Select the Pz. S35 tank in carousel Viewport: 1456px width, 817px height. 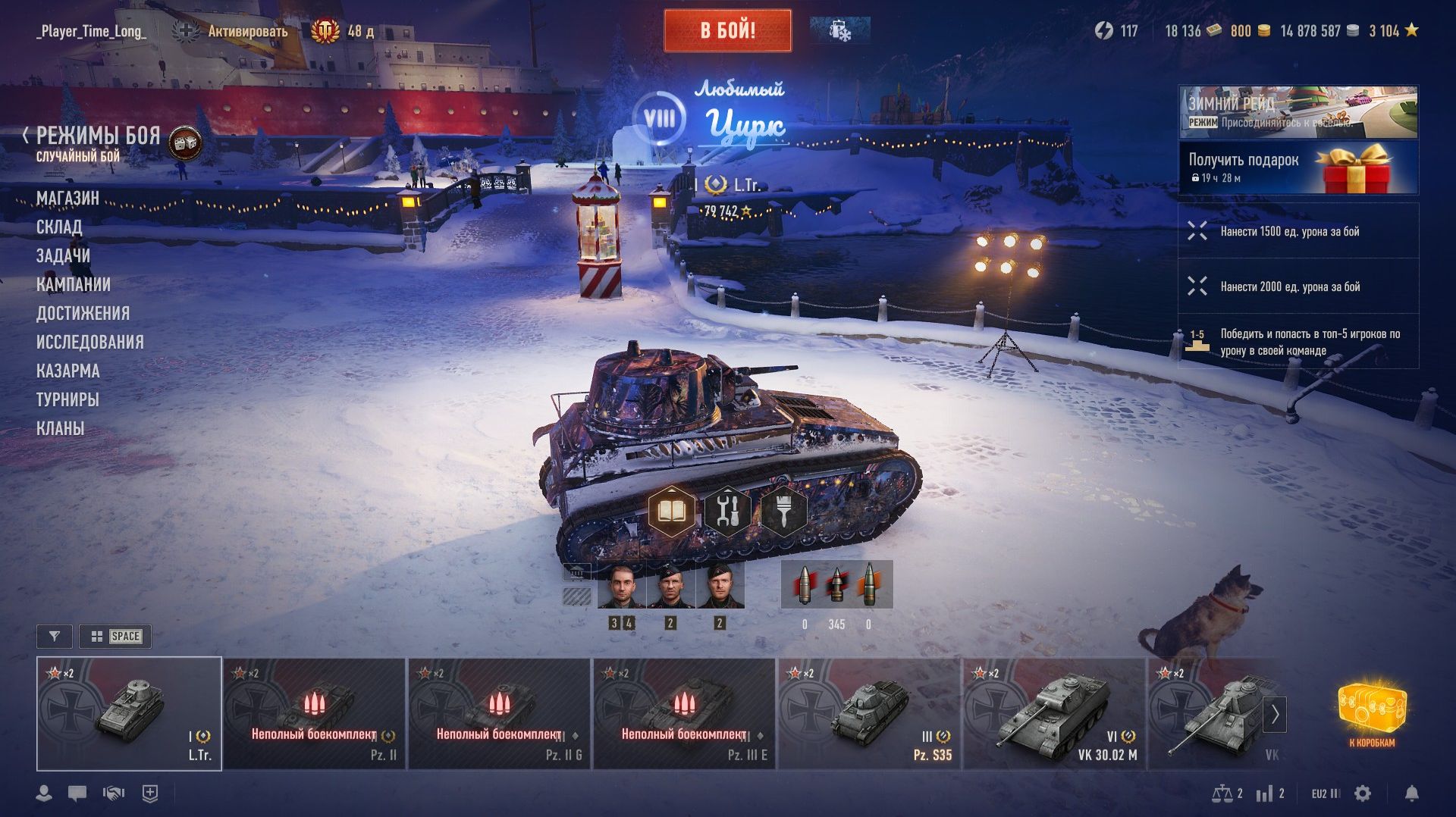pyautogui.click(x=869, y=714)
